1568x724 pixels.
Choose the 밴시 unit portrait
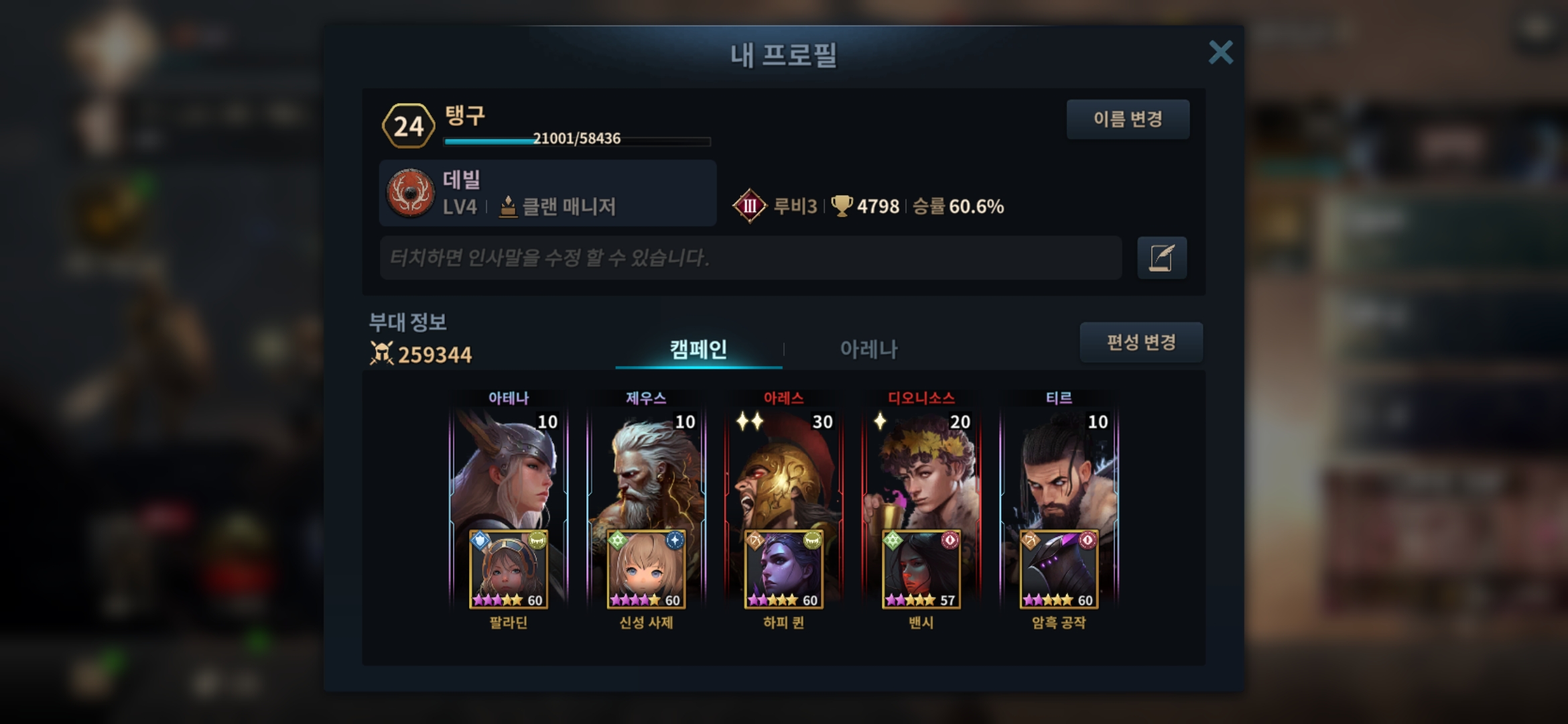pos(921,570)
